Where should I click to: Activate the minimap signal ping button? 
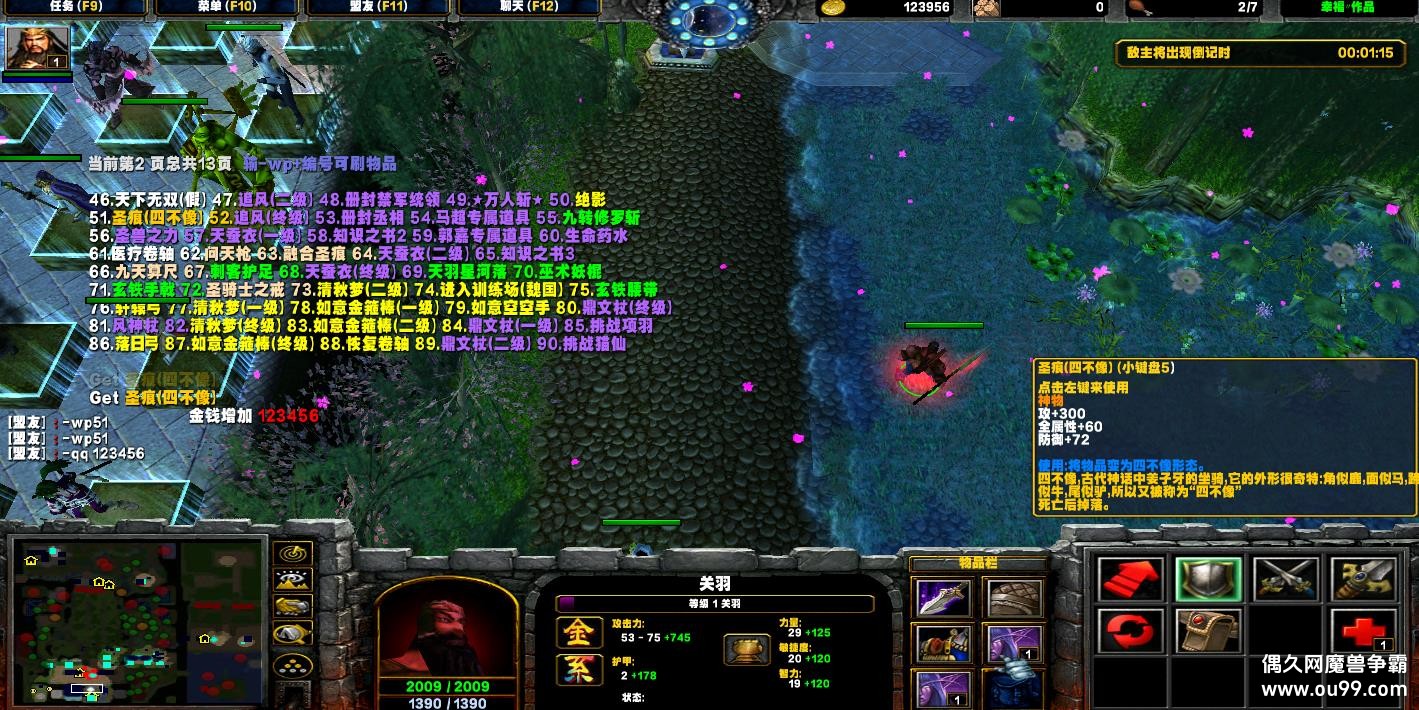(292, 553)
